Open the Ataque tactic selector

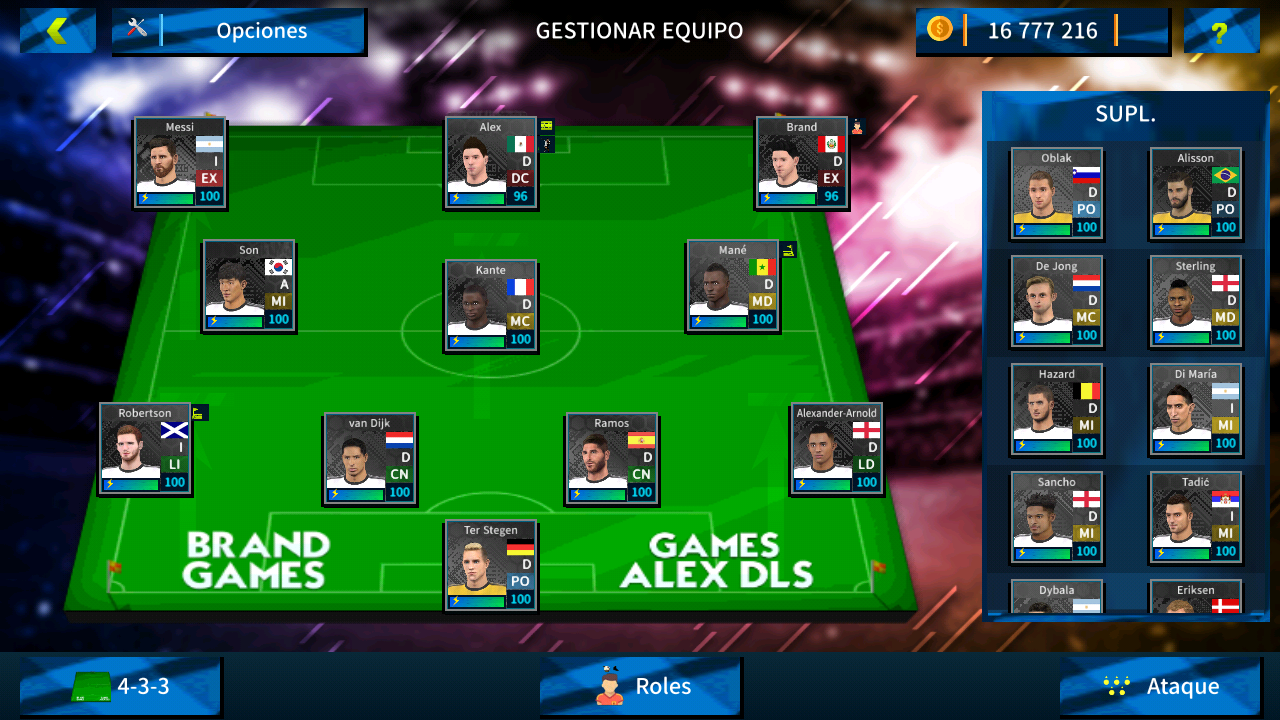click(x=1160, y=687)
